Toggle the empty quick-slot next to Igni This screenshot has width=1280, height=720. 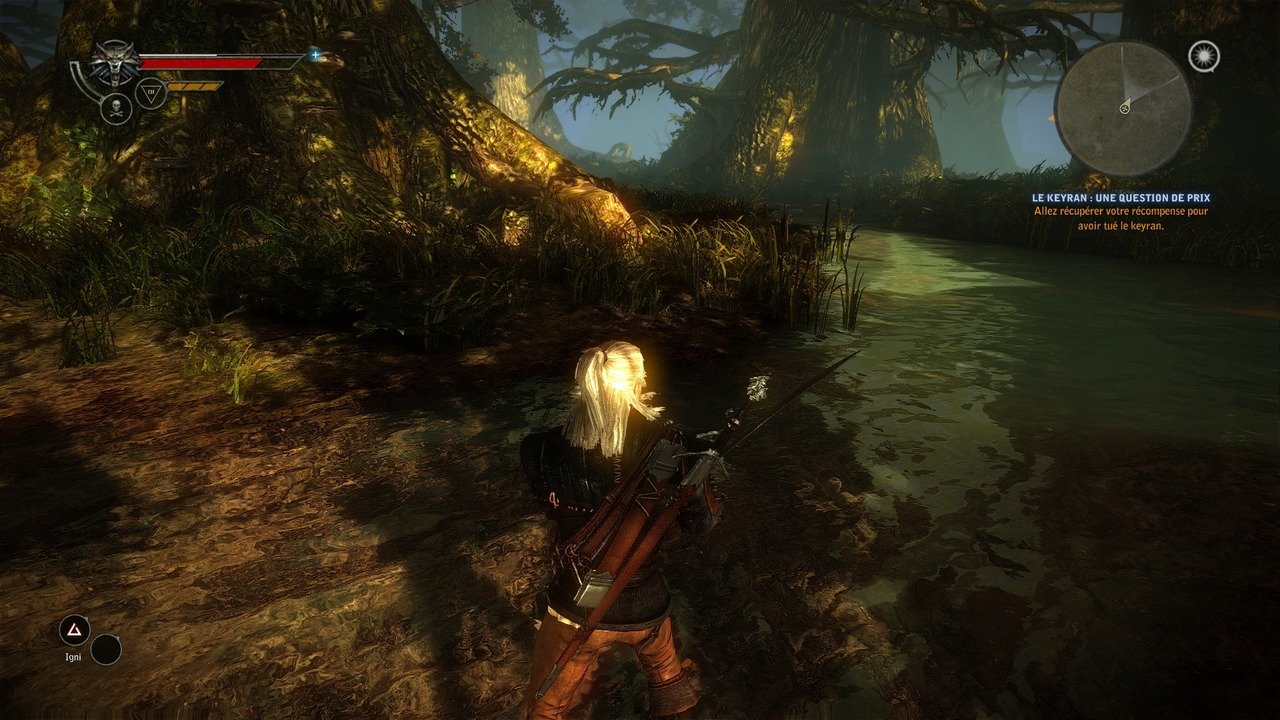106,652
